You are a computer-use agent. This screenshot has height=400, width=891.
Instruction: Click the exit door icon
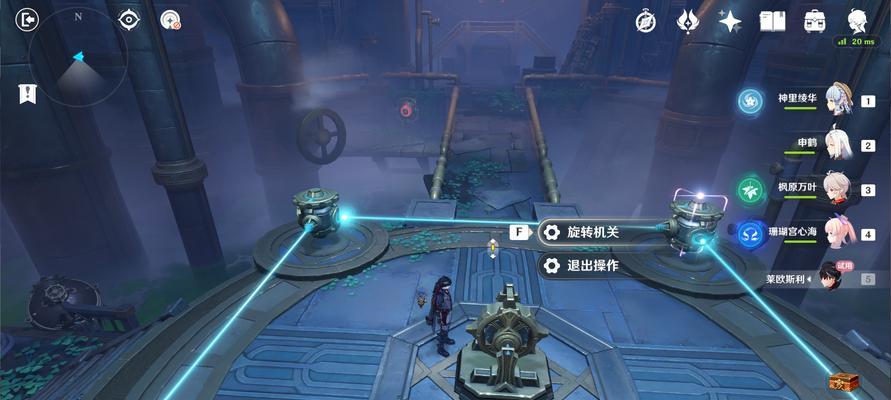tap(28, 19)
